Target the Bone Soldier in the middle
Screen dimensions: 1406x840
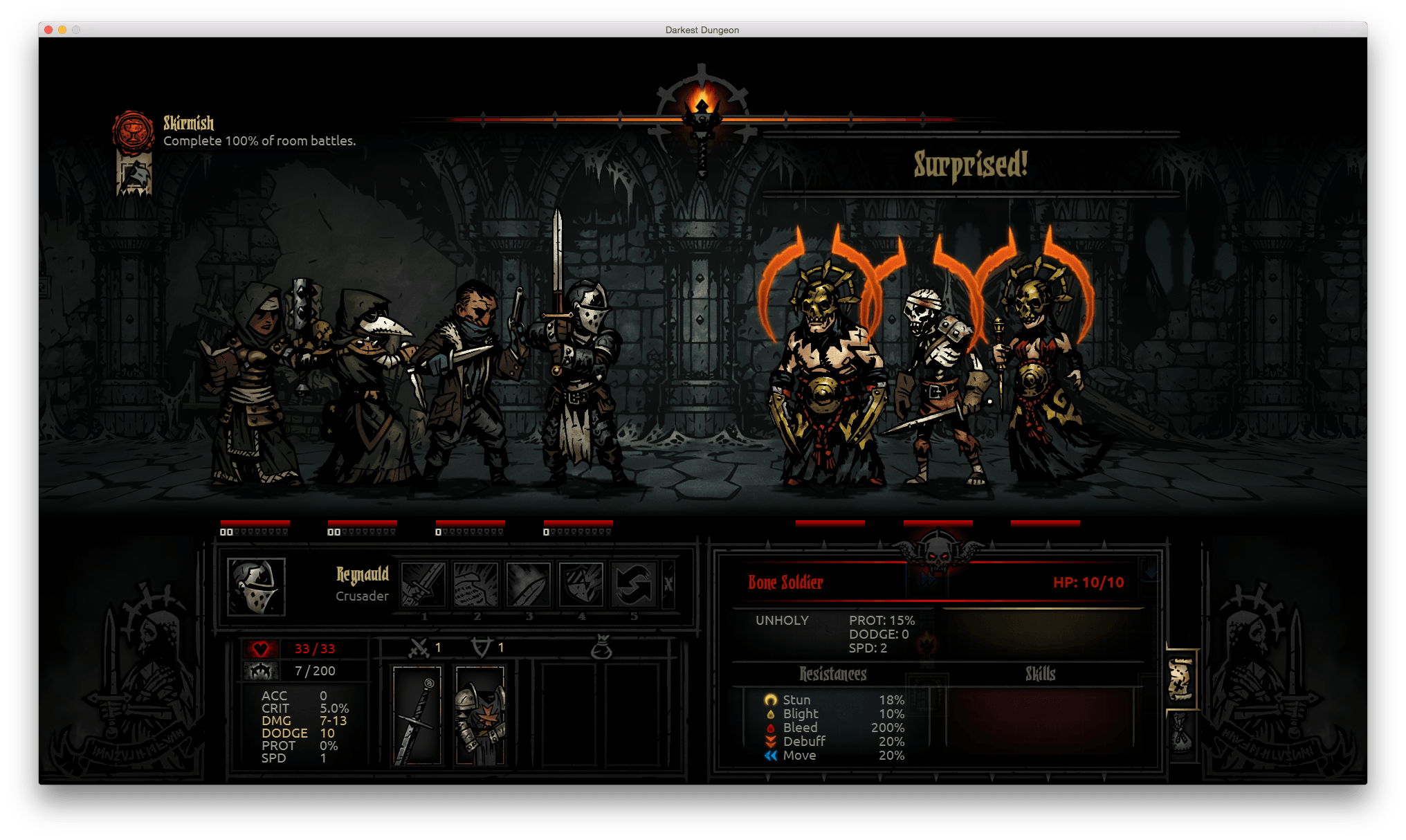tap(940, 387)
